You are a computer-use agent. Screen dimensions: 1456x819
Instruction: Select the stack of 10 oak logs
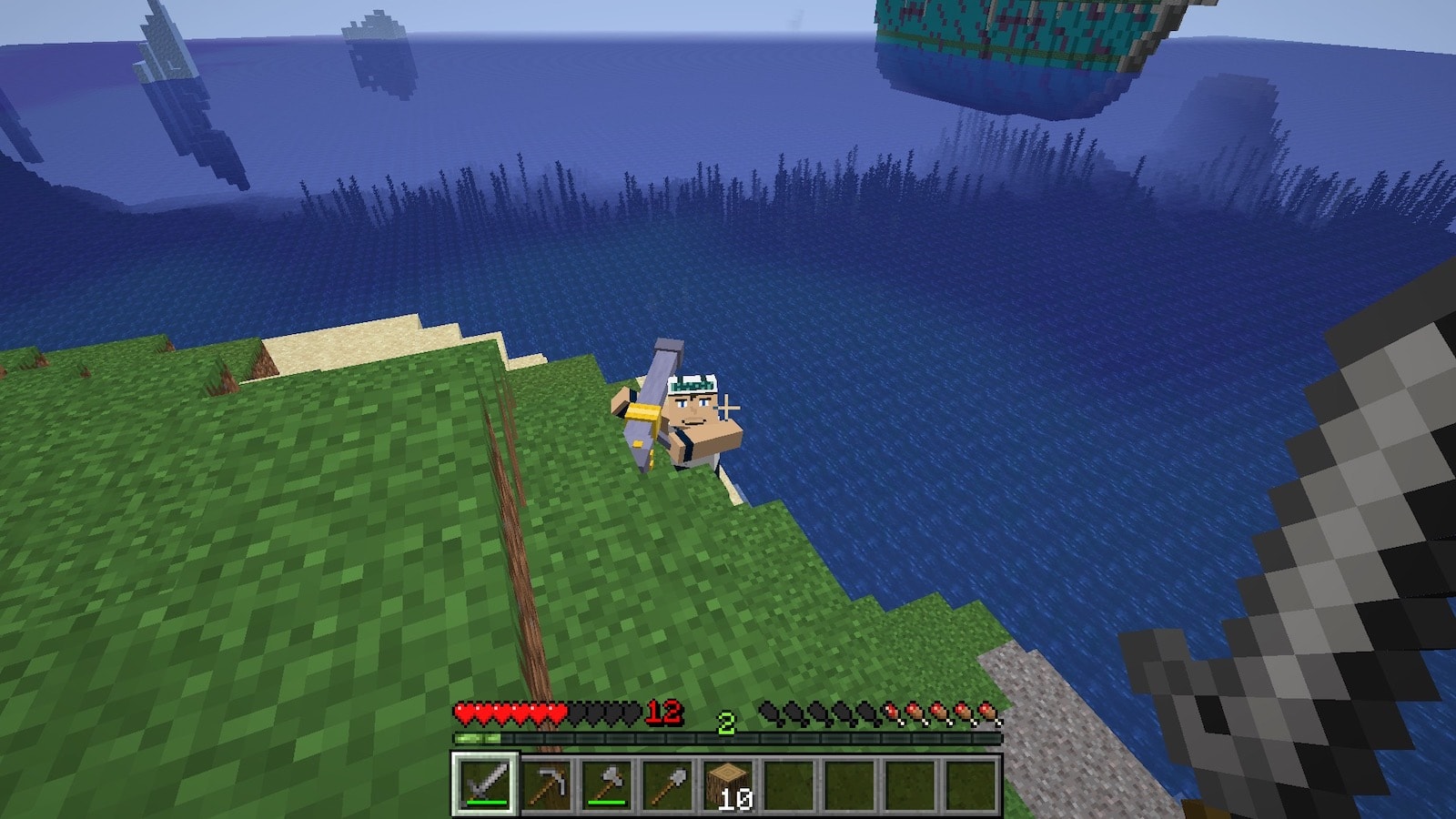point(729,783)
